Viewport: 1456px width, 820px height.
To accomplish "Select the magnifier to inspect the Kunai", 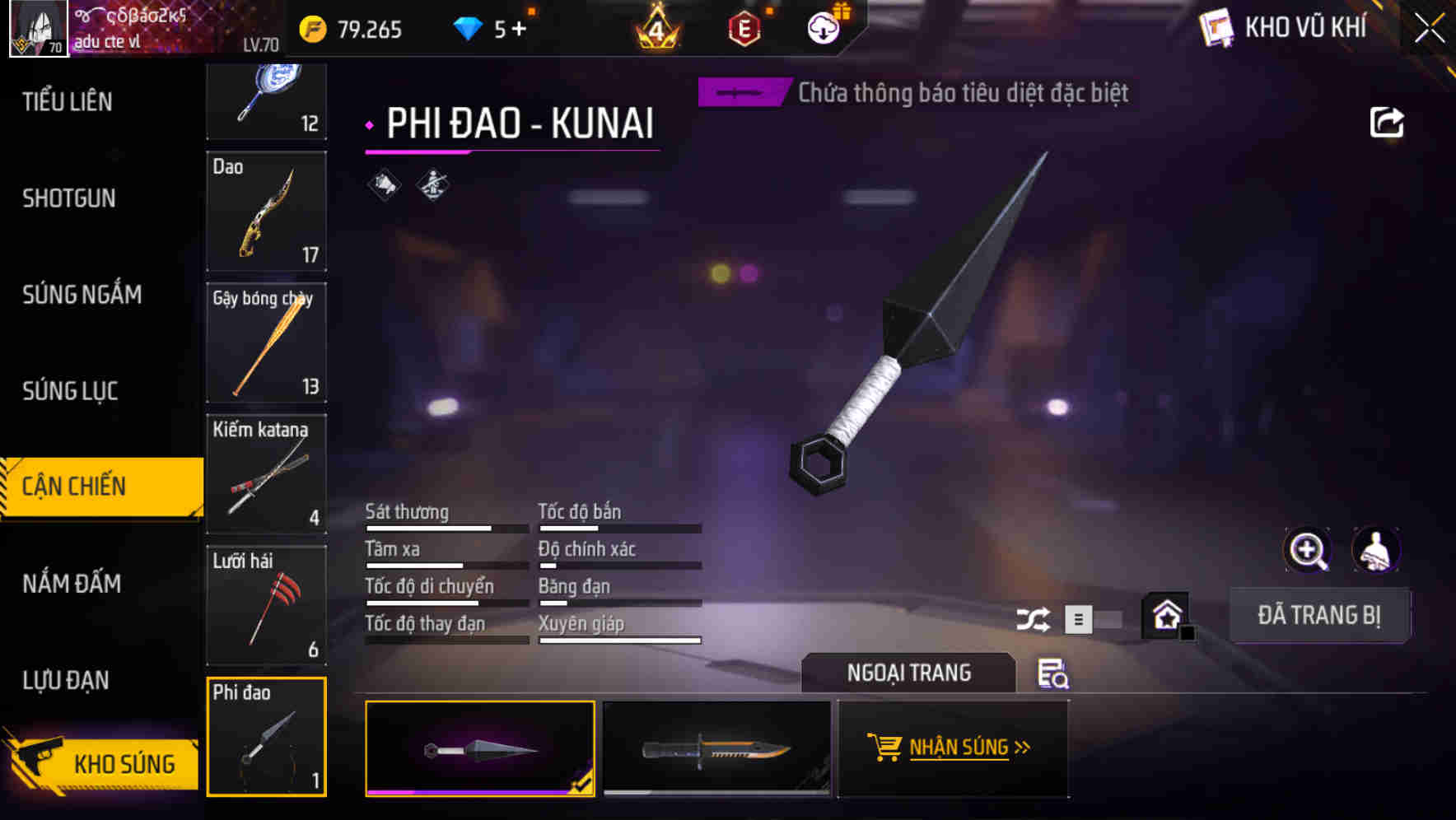I will pyautogui.click(x=1308, y=550).
